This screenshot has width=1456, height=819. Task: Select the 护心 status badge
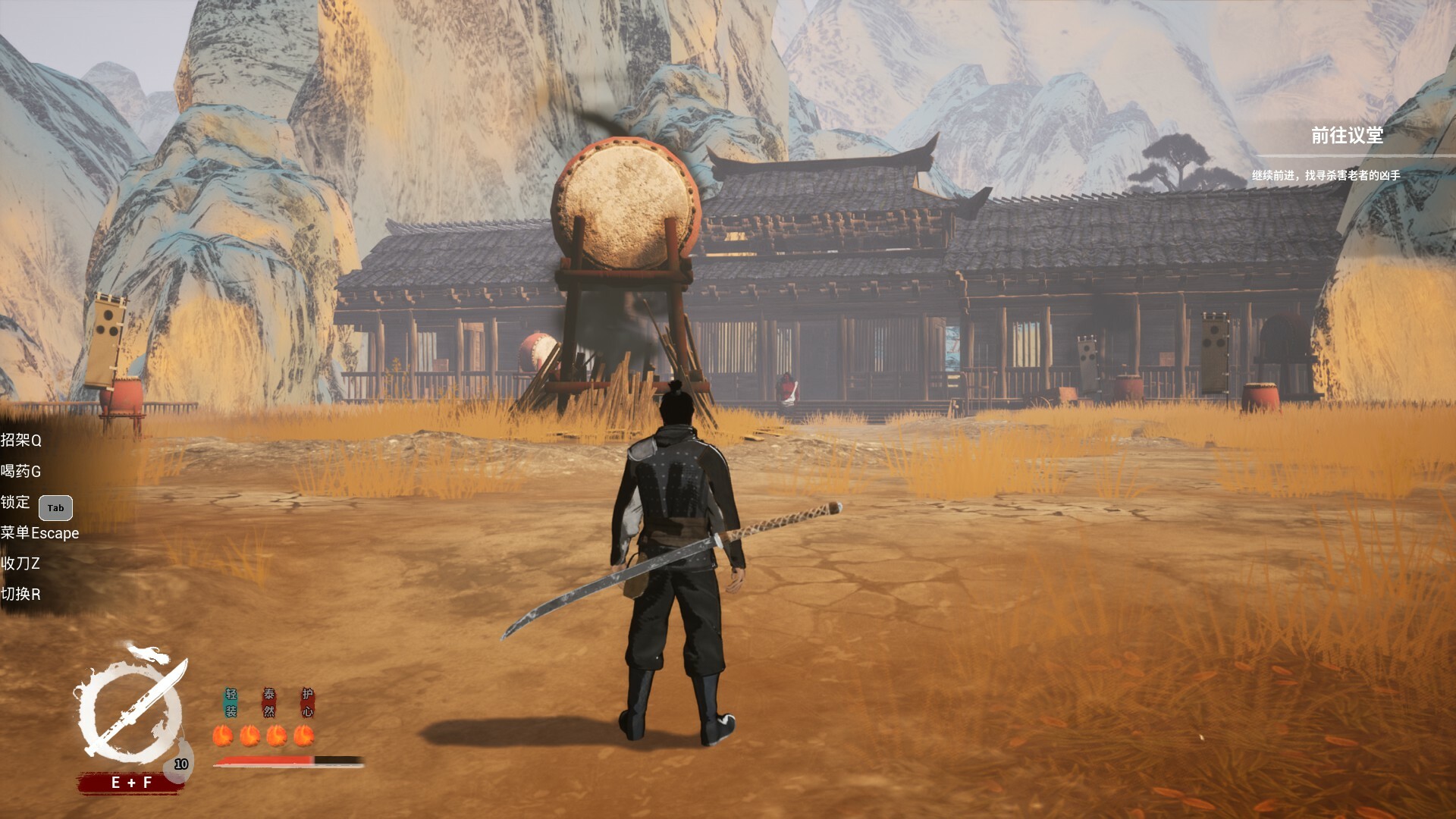pos(307,703)
